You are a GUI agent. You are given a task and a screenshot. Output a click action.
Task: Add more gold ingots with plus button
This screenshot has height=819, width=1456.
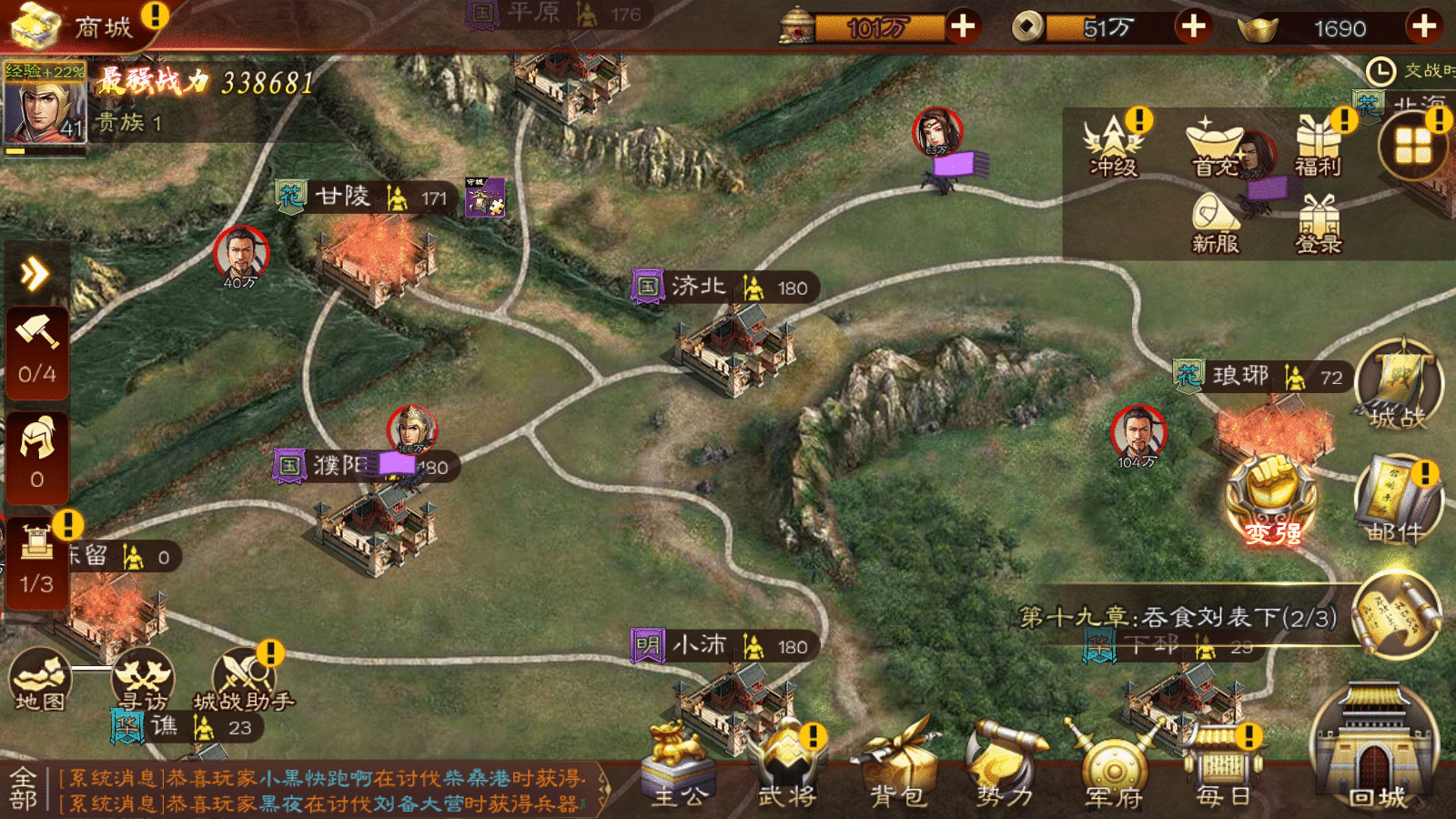(1424, 26)
